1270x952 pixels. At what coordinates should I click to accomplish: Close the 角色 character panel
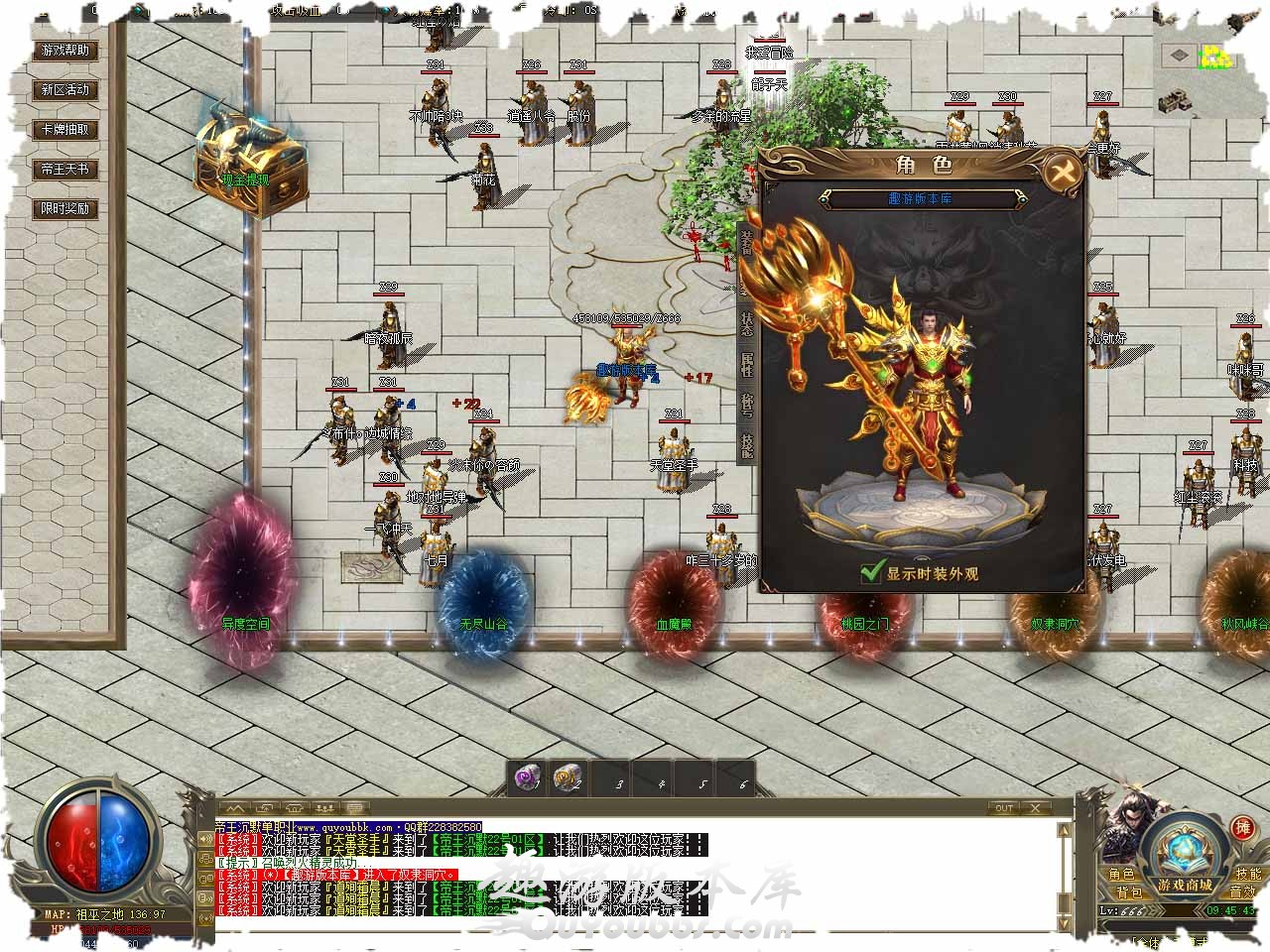coord(1063,172)
